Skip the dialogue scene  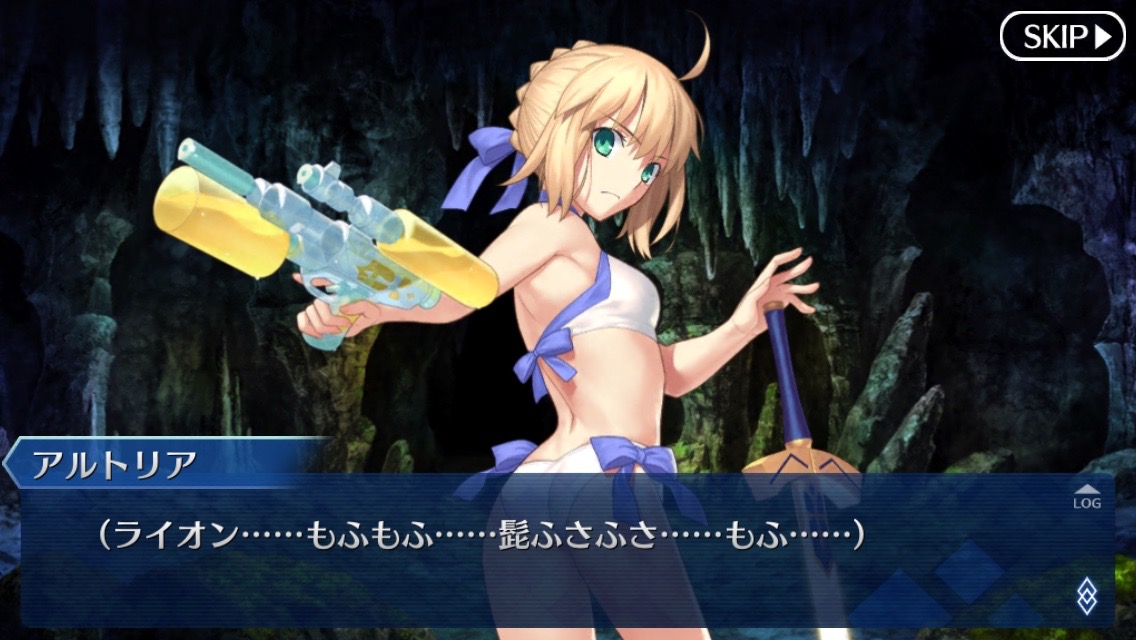[1063, 37]
